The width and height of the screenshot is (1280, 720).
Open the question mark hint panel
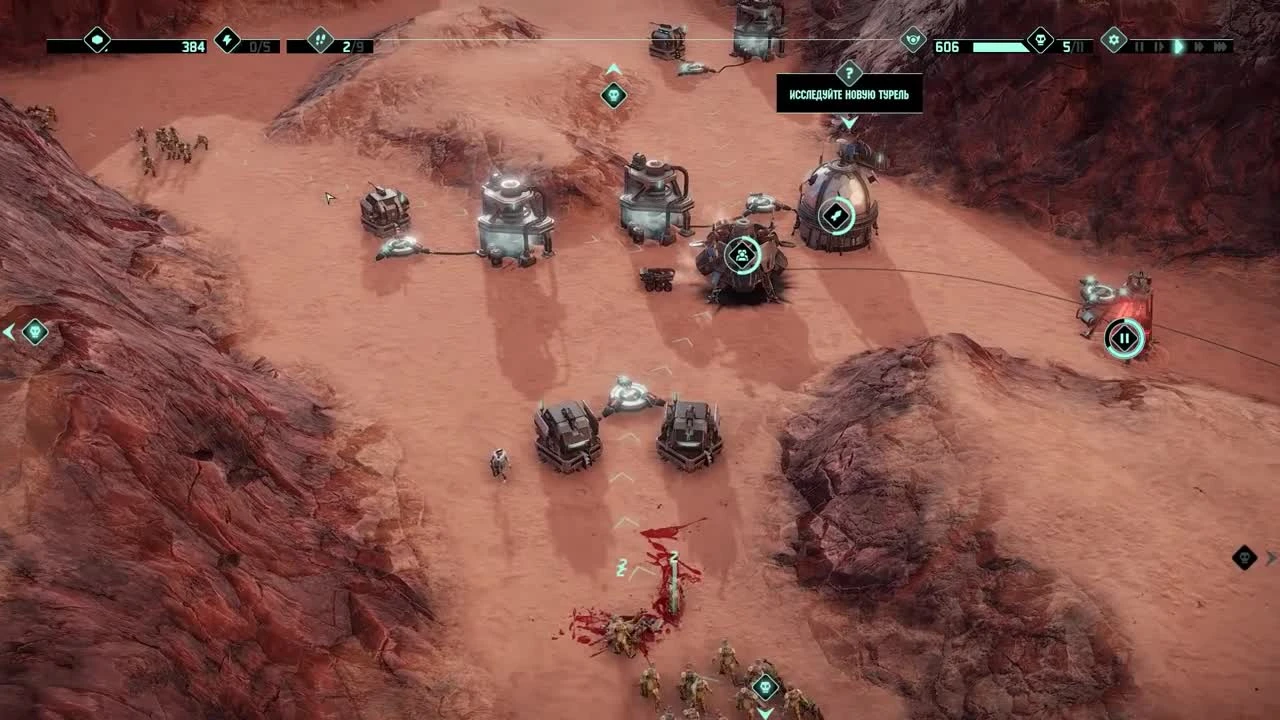[x=849, y=74]
